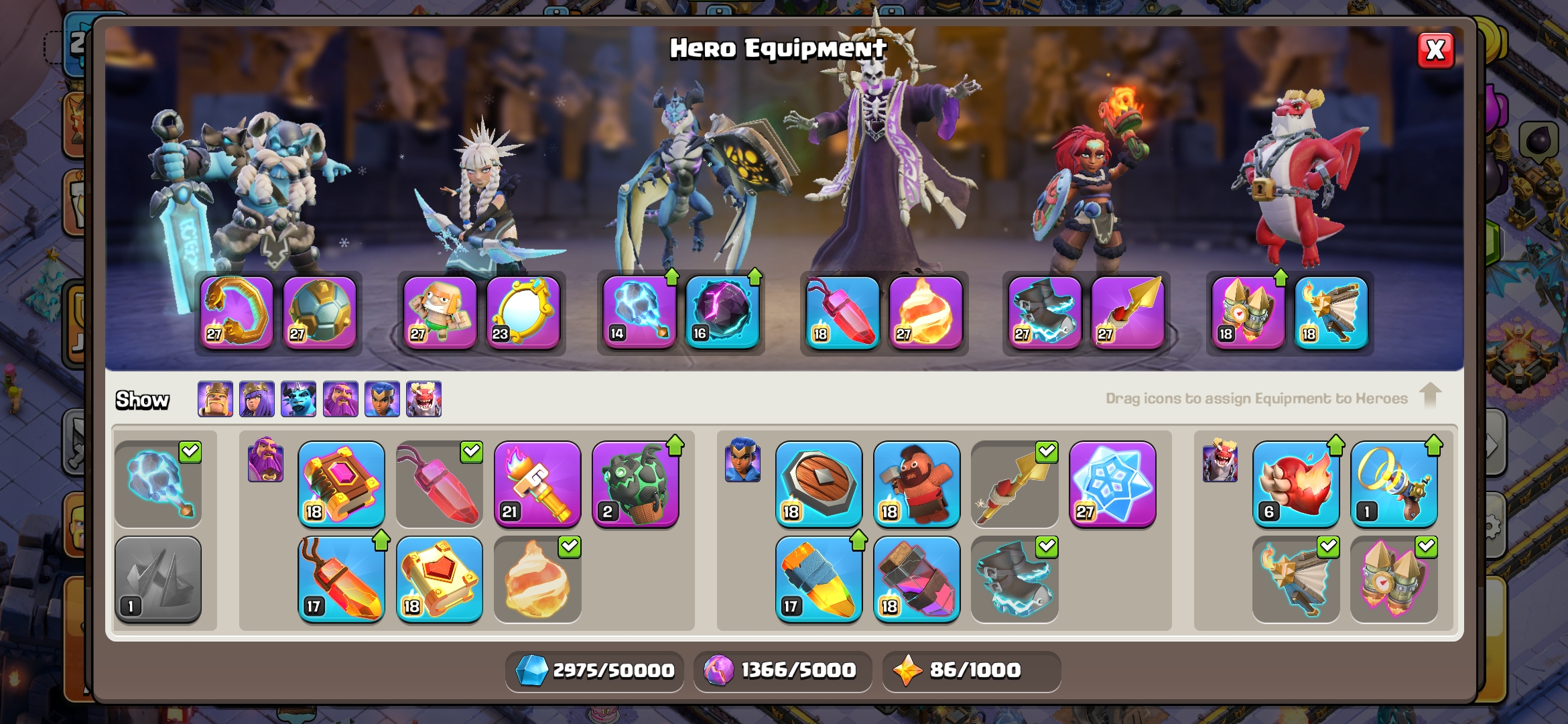Choose the Lavaloon Puppet level 2
This screenshot has width=1568, height=724.
click(635, 484)
